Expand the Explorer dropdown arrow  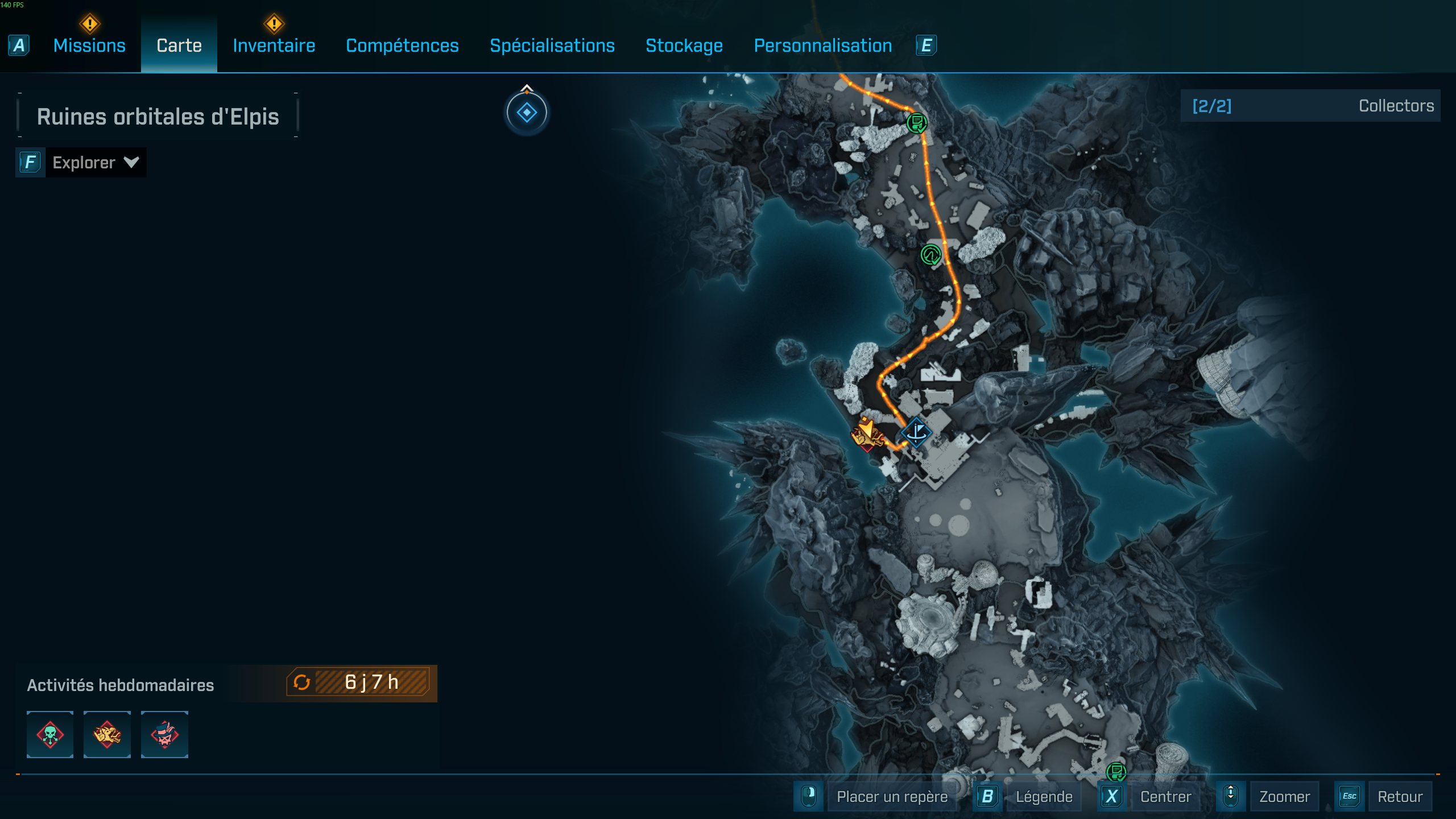[132, 163]
